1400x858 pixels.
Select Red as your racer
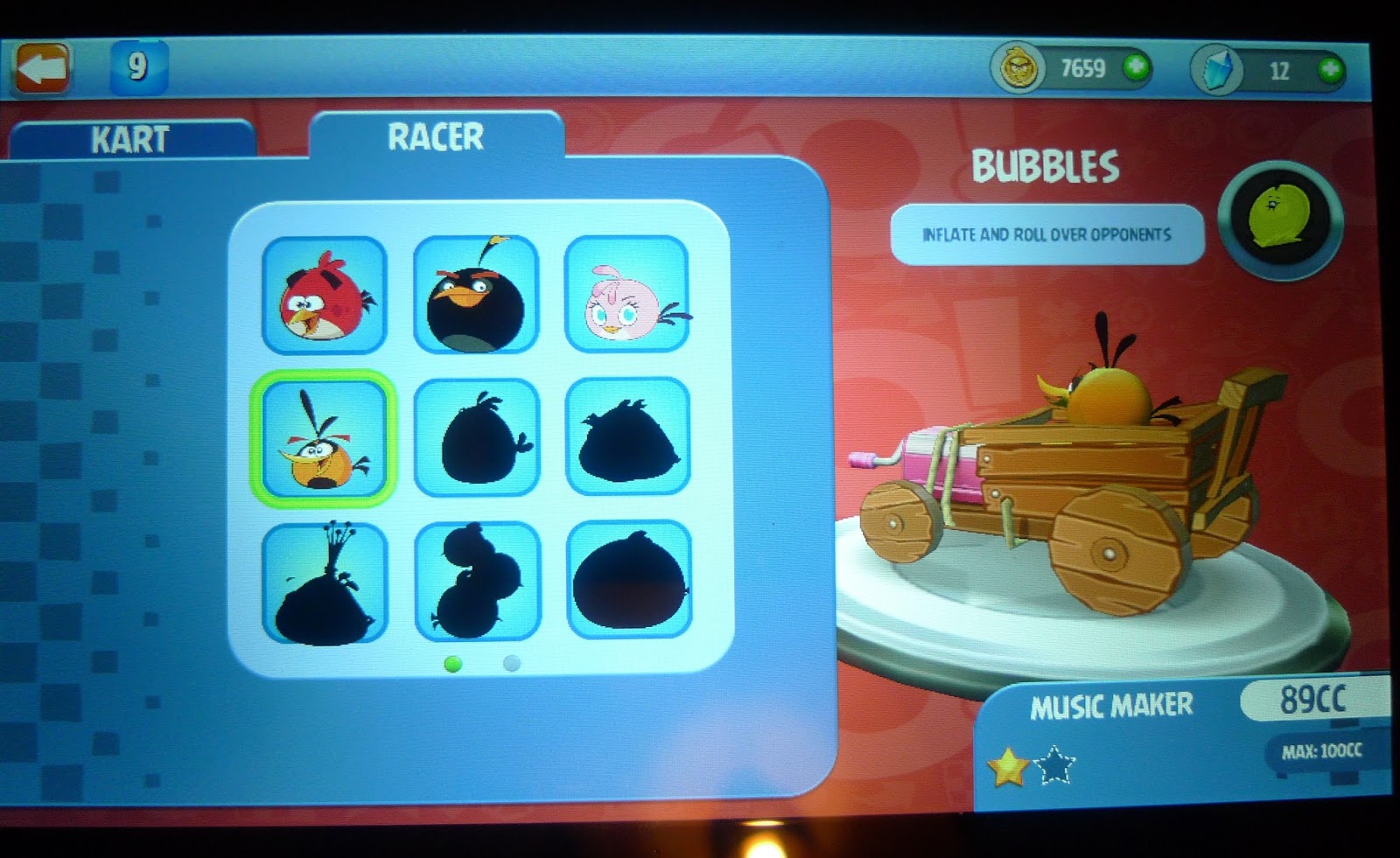click(325, 297)
